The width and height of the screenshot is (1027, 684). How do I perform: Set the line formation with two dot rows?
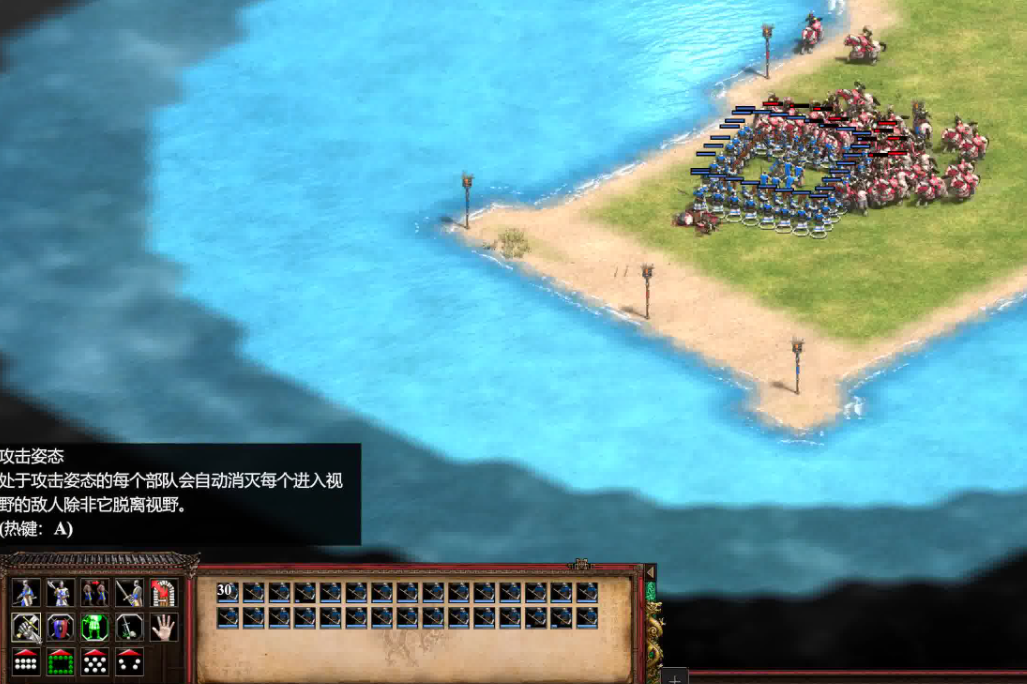pos(26,661)
